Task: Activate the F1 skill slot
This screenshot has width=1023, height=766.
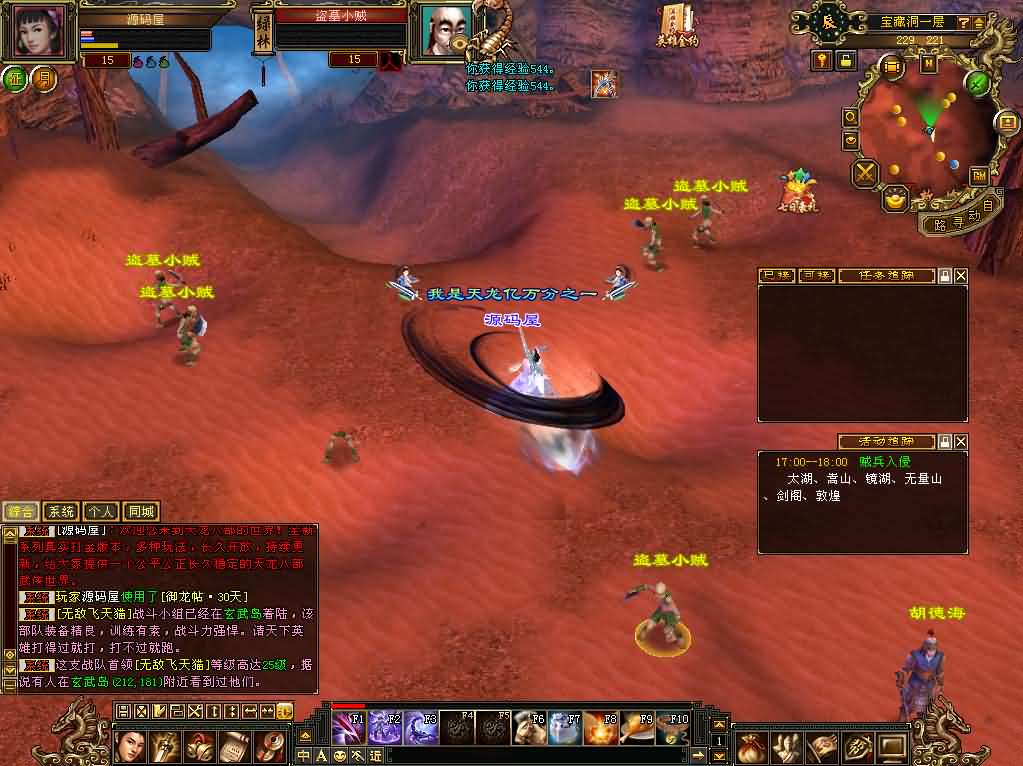Action: (348, 727)
